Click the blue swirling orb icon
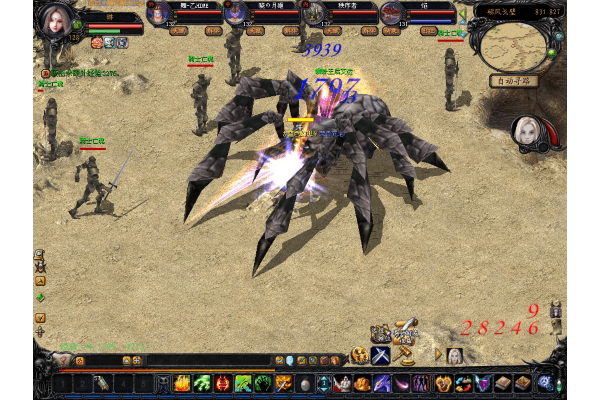600x400 pixels. 545,382
